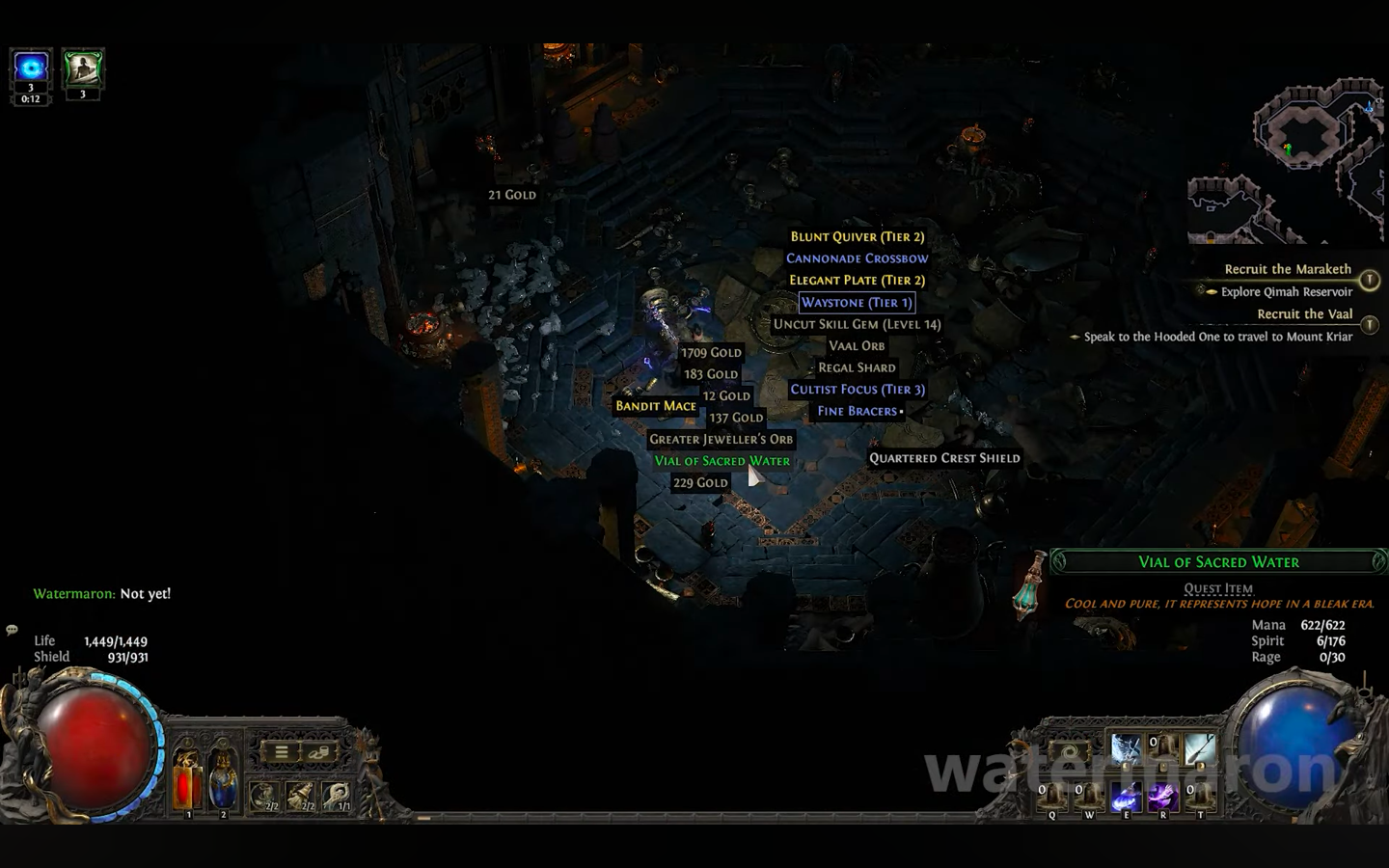1389x868 pixels.
Task: Select the frost spear skill bound to E
Action: point(1126,796)
